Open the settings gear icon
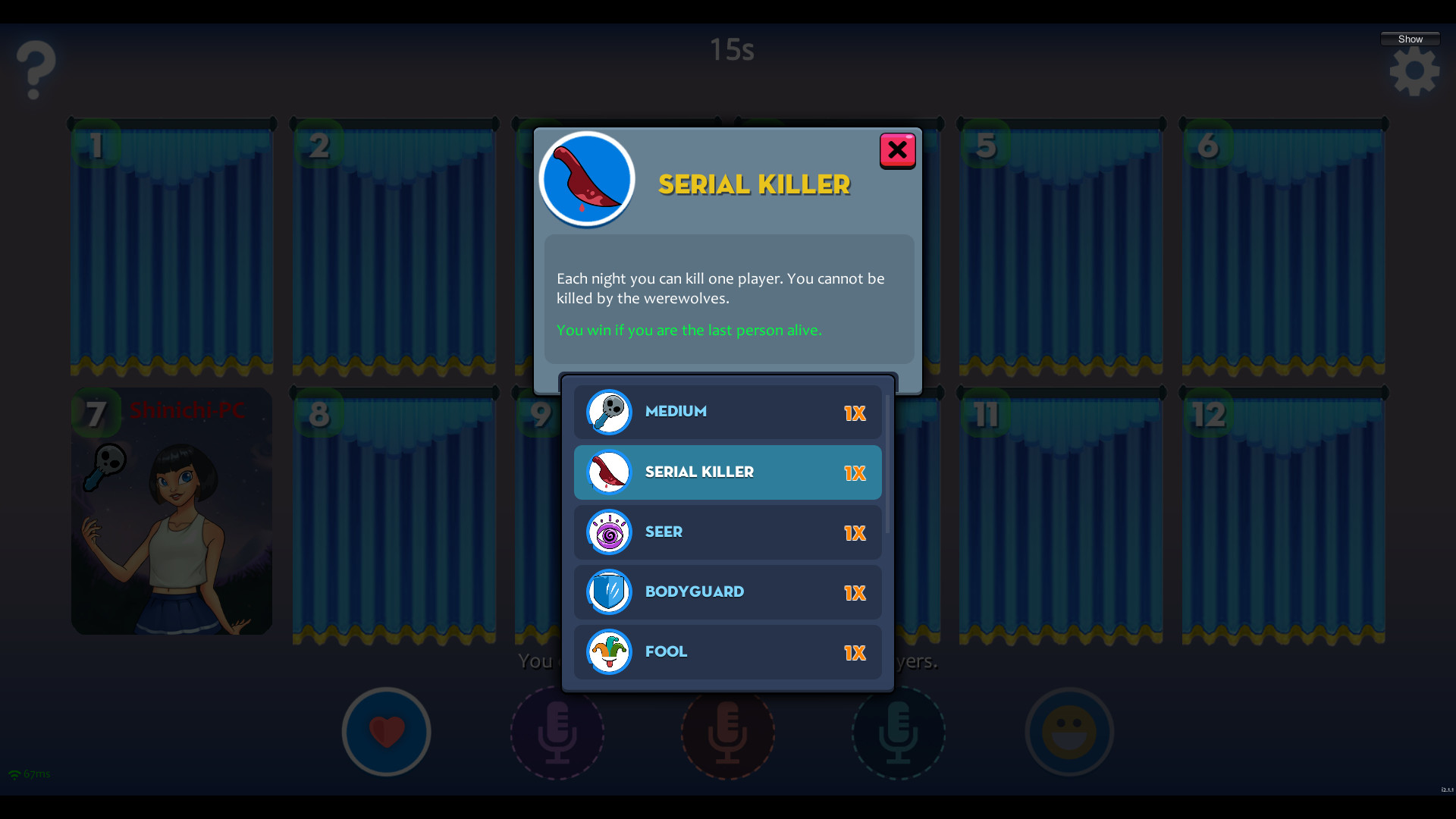Image resolution: width=1456 pixels, height=819 pixels. click(1414, 70)
